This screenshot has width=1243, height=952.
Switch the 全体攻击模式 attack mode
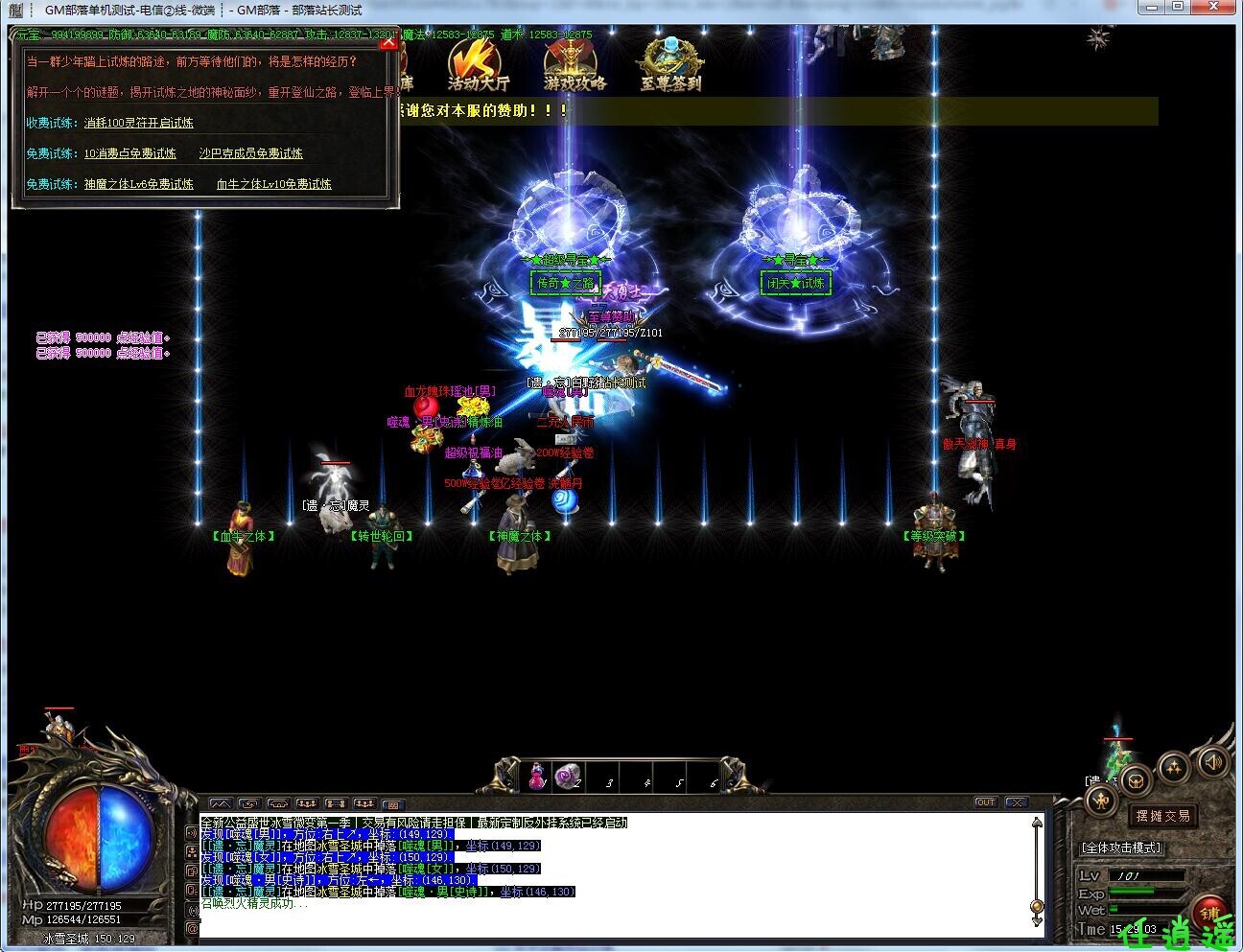pyautogui.click(x=1120, y=848)
